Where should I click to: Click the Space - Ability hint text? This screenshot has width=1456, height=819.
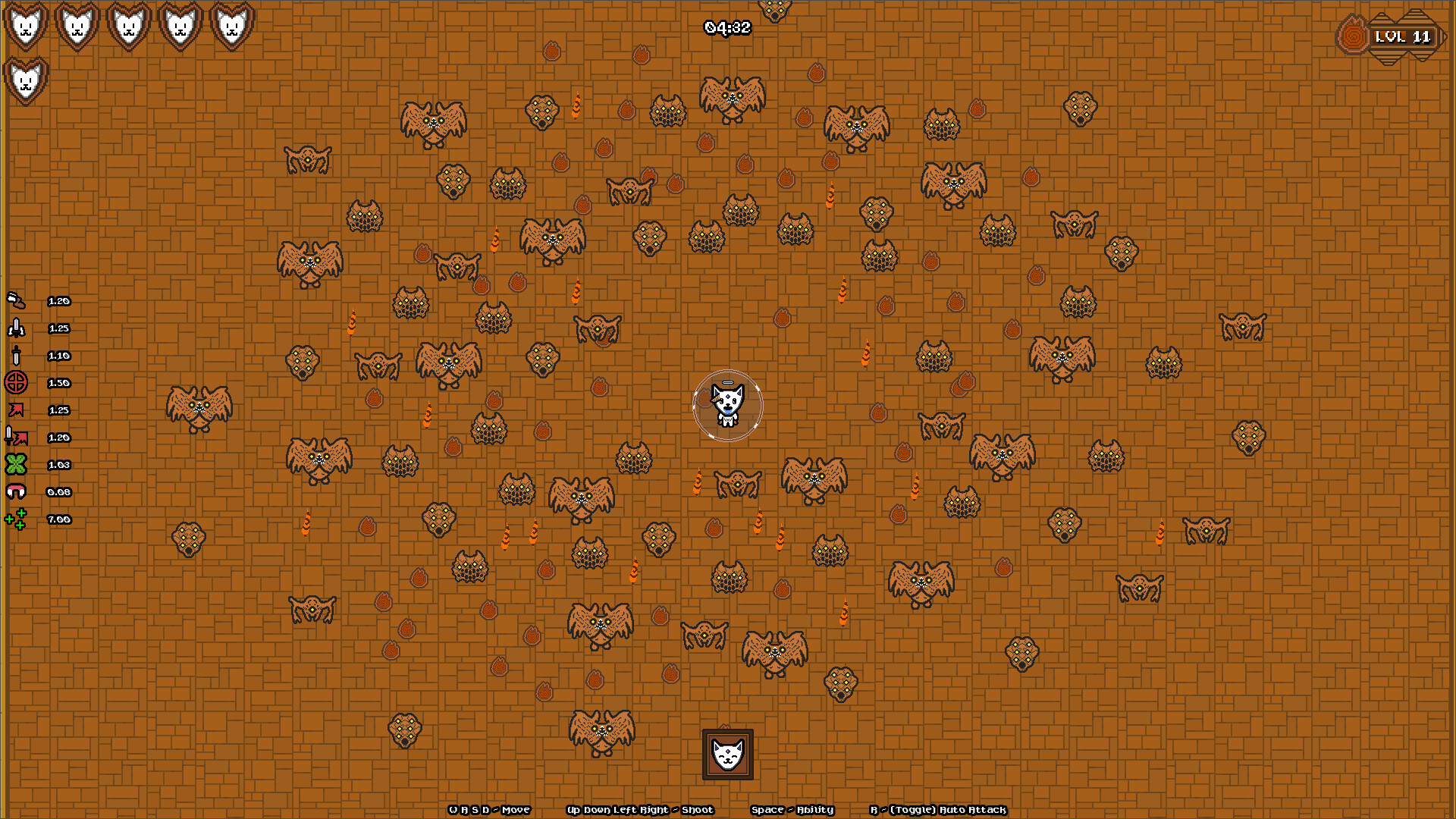791,810
